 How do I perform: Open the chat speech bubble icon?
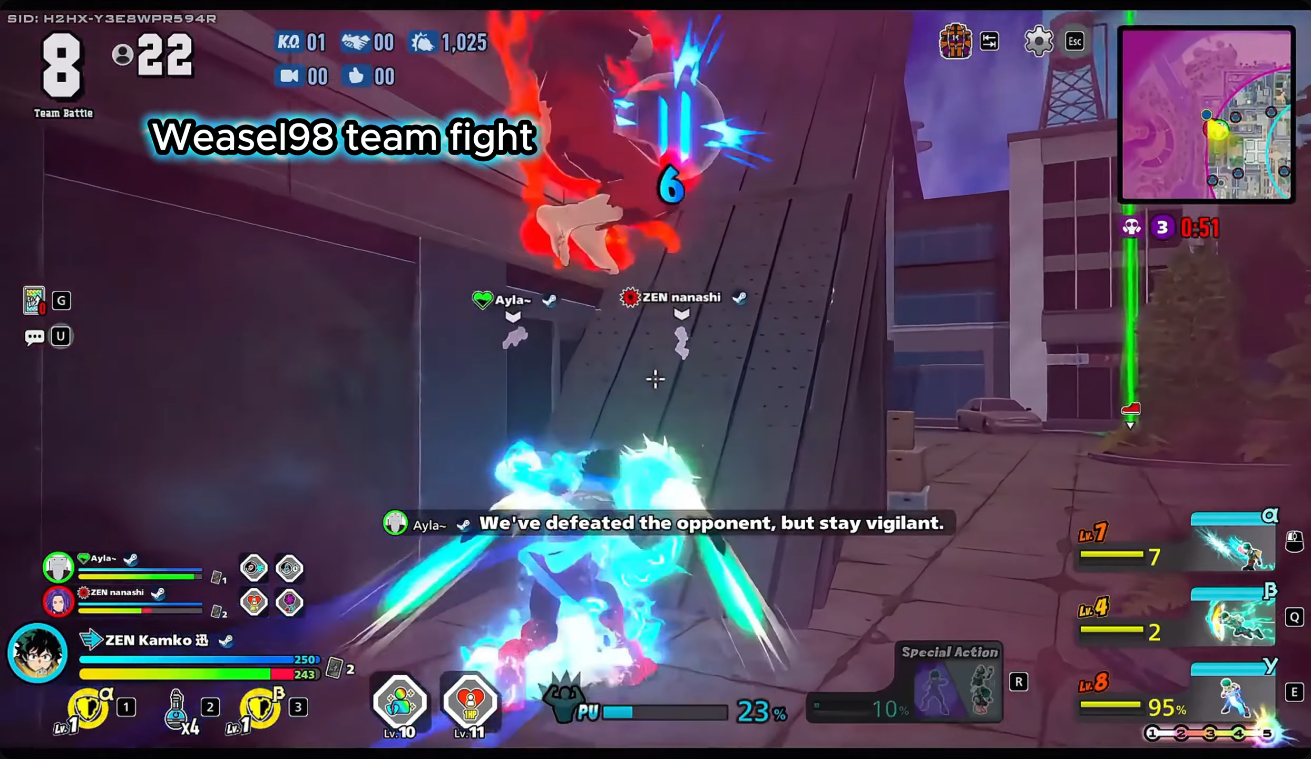coord(35,337)
